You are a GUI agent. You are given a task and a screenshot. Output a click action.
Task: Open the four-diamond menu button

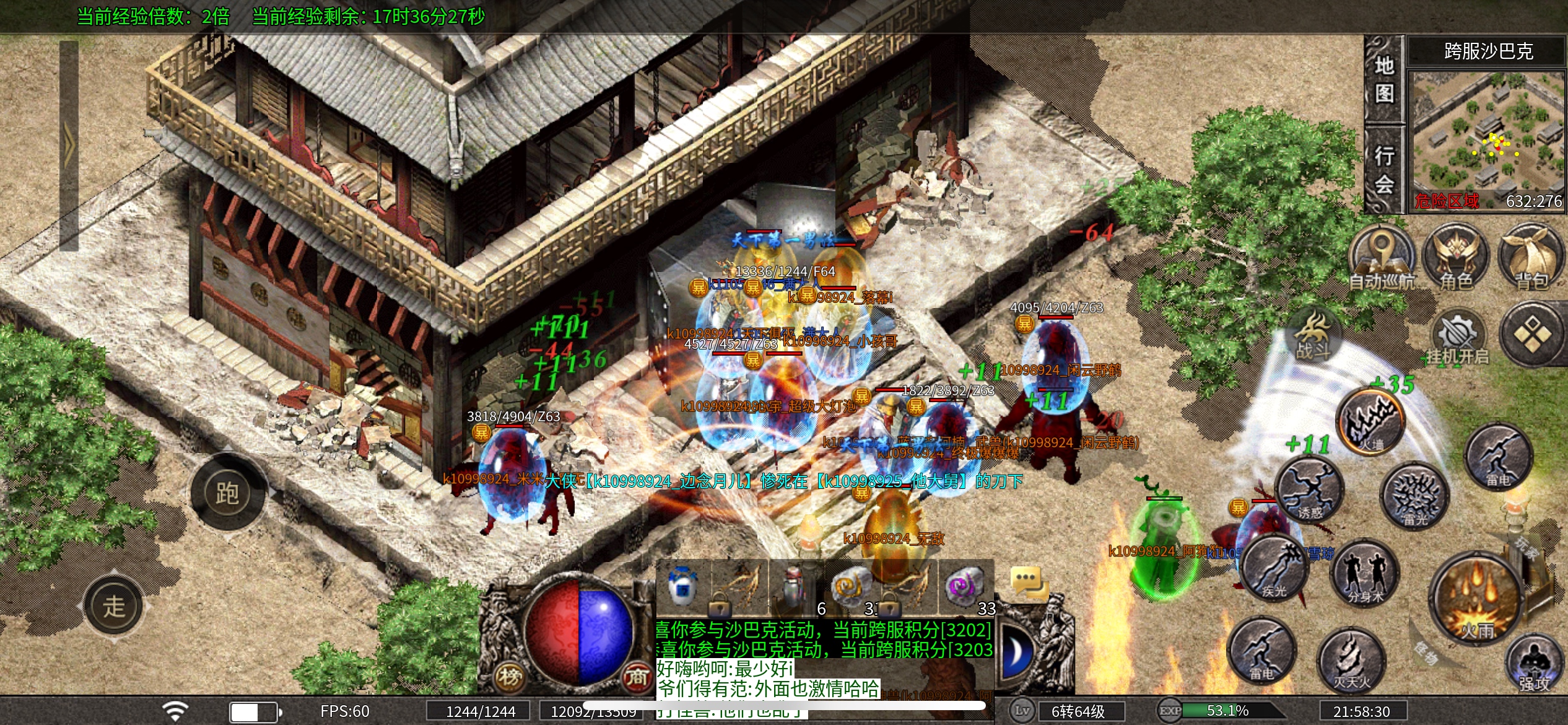1532,335
